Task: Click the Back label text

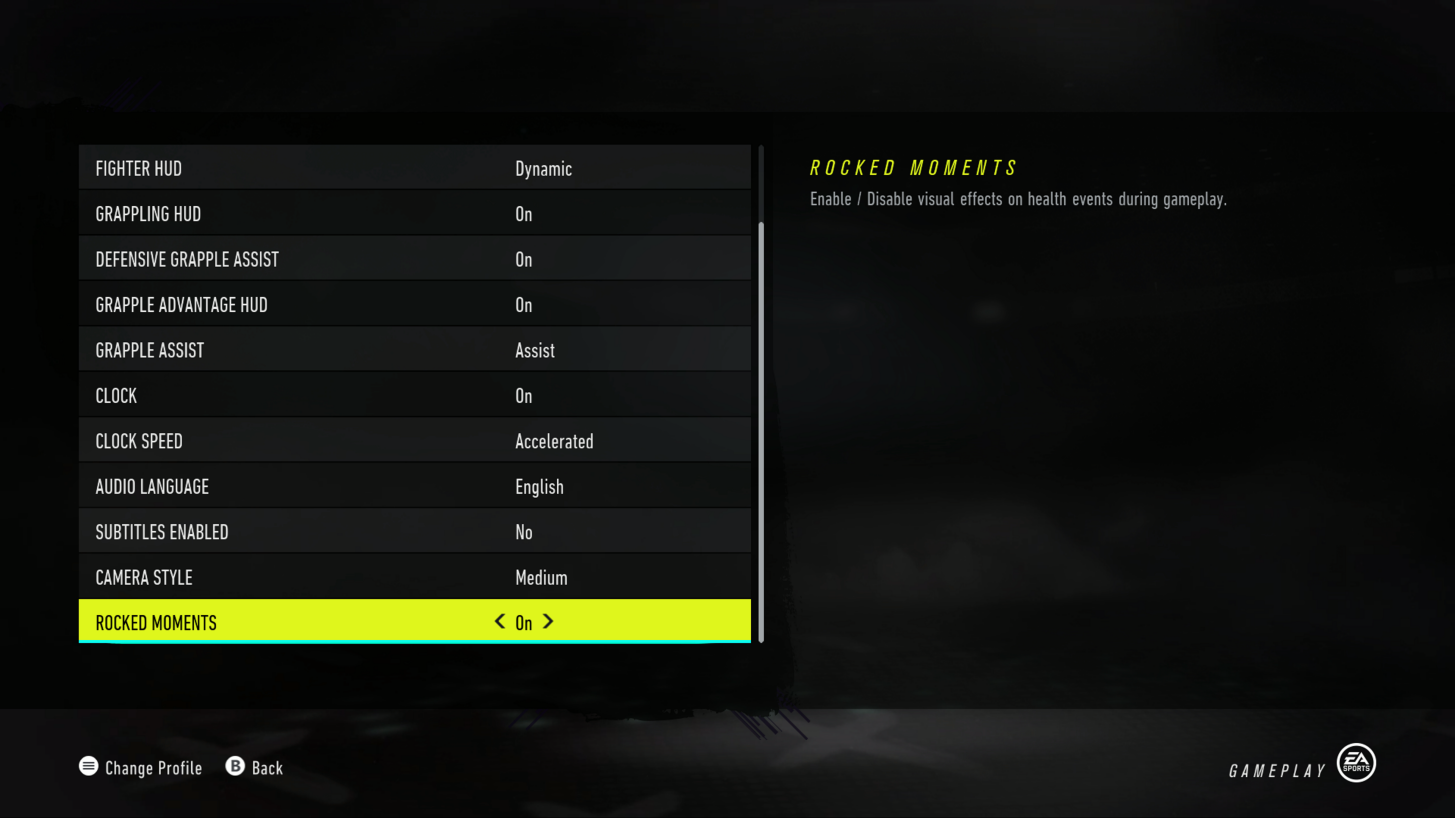Action: 266,767
